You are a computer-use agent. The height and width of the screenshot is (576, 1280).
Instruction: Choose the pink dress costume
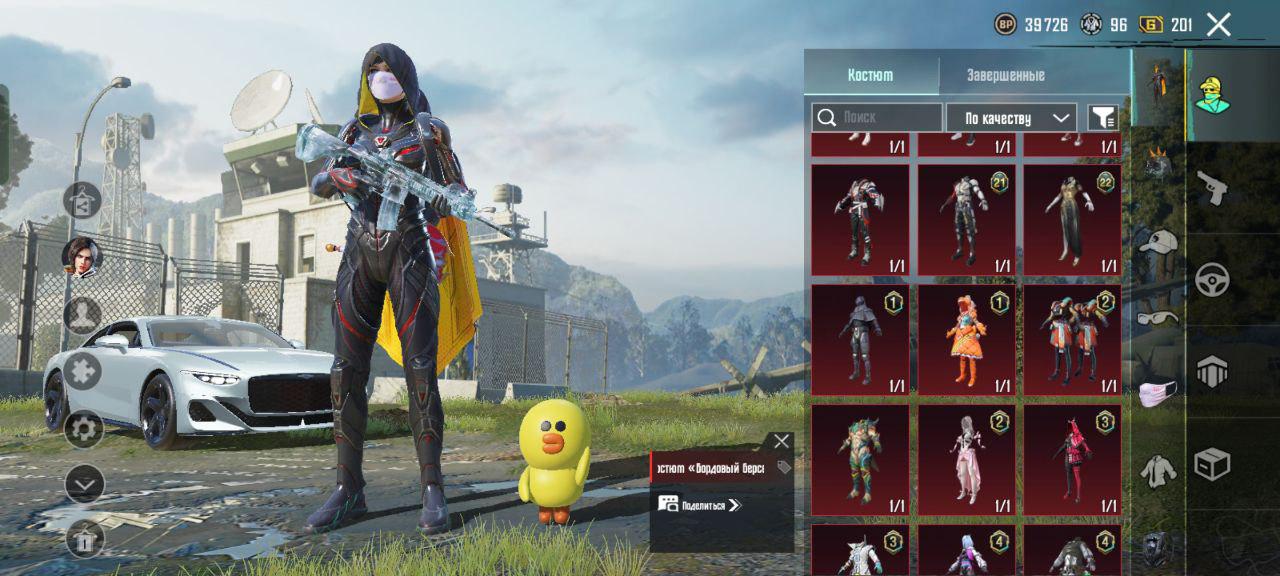tap(967, 459)
